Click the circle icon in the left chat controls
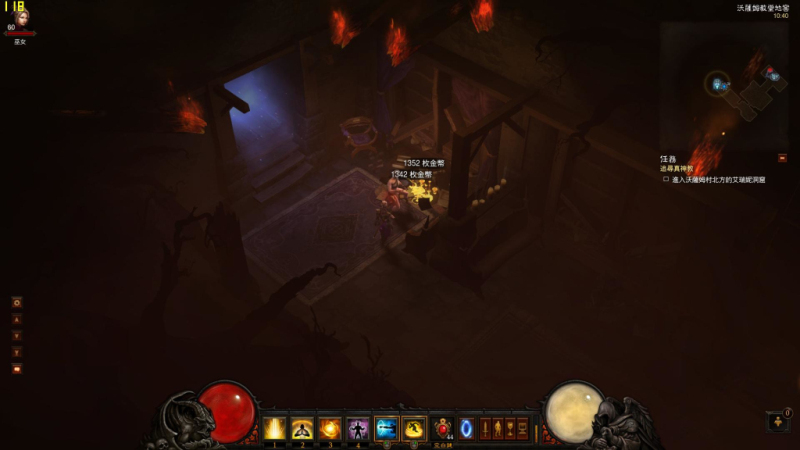Viewport: 800px width, 450px height. point(17,302)
